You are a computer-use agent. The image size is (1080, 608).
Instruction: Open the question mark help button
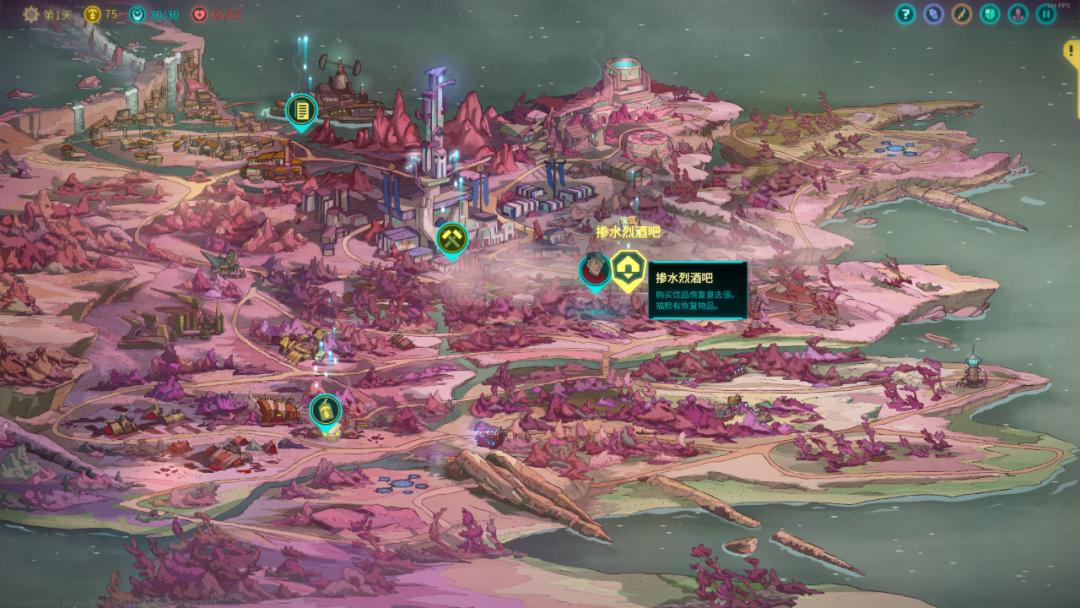[906, 14]
